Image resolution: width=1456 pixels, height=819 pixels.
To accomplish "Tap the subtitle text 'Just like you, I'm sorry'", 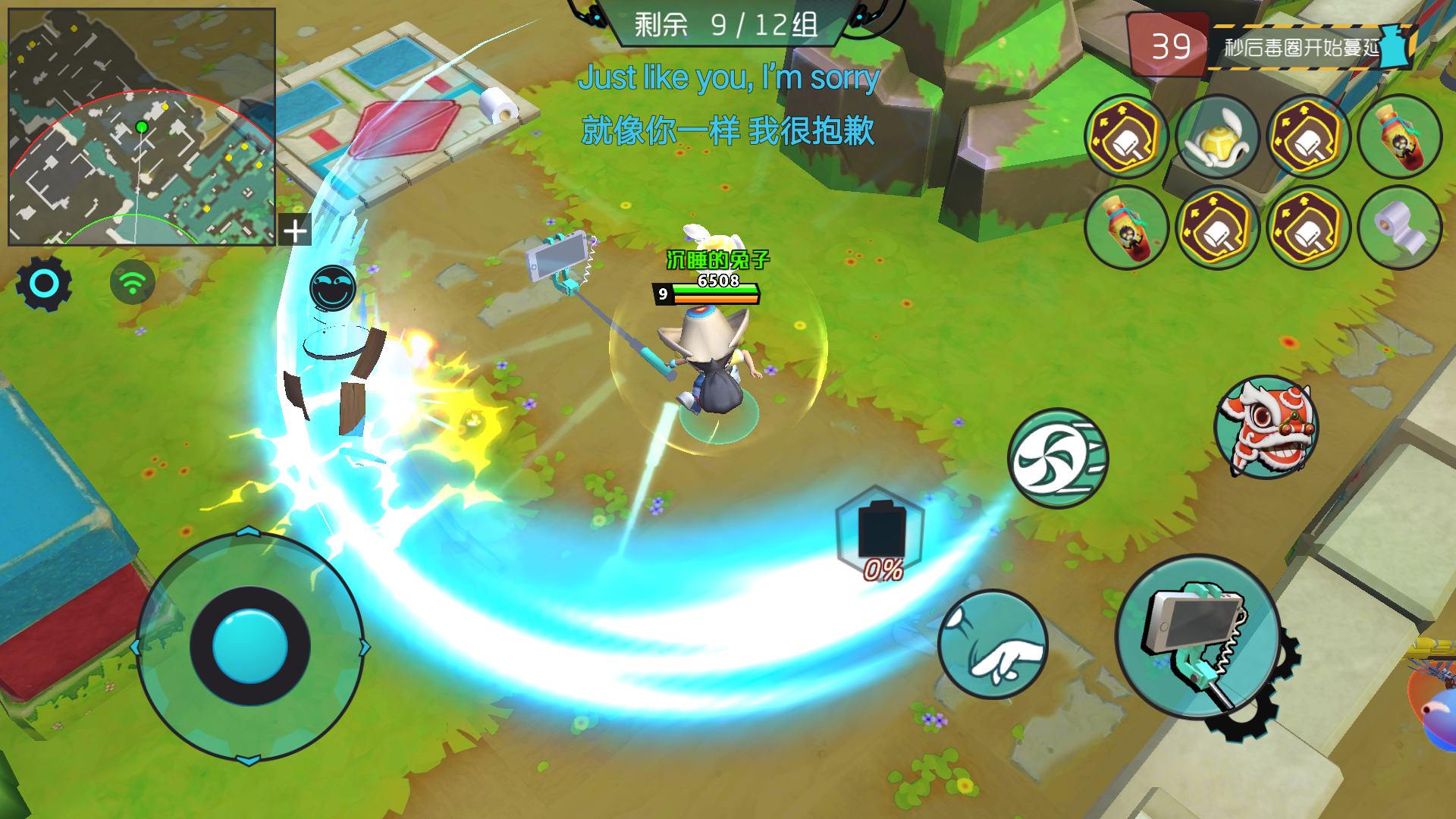I will click(x=730, y=77).
